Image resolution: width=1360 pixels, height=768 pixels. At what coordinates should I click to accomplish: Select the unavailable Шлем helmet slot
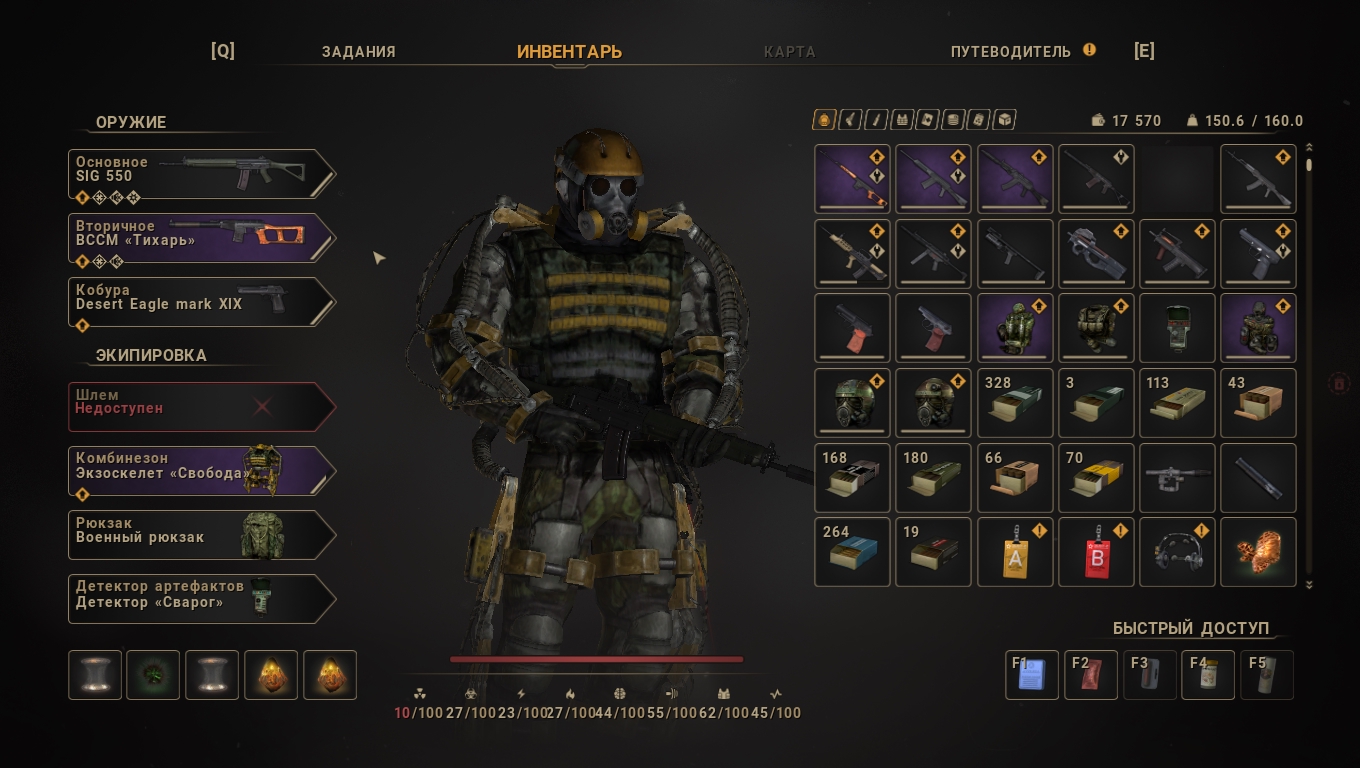coord(200,407)
